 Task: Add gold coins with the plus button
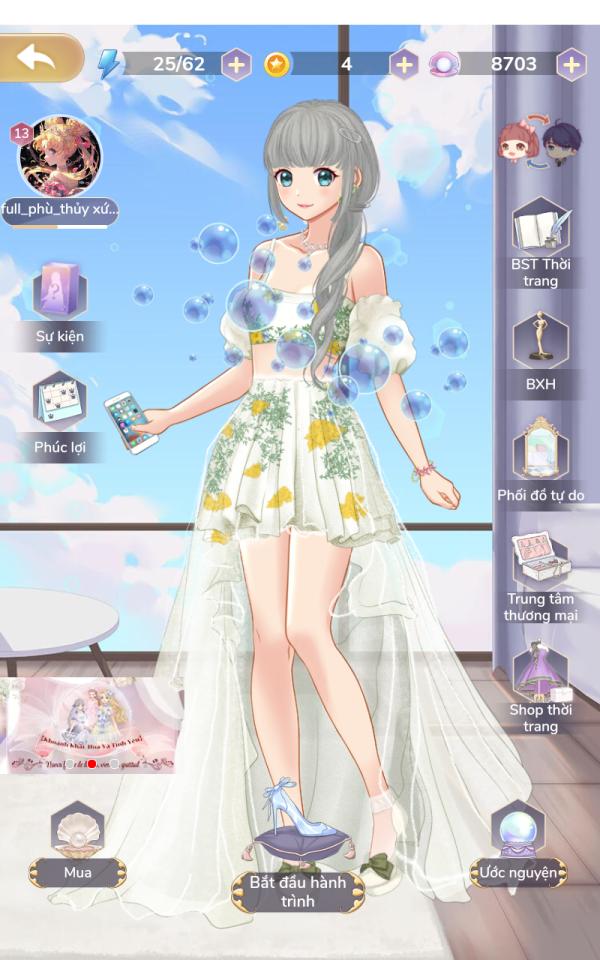403,65
